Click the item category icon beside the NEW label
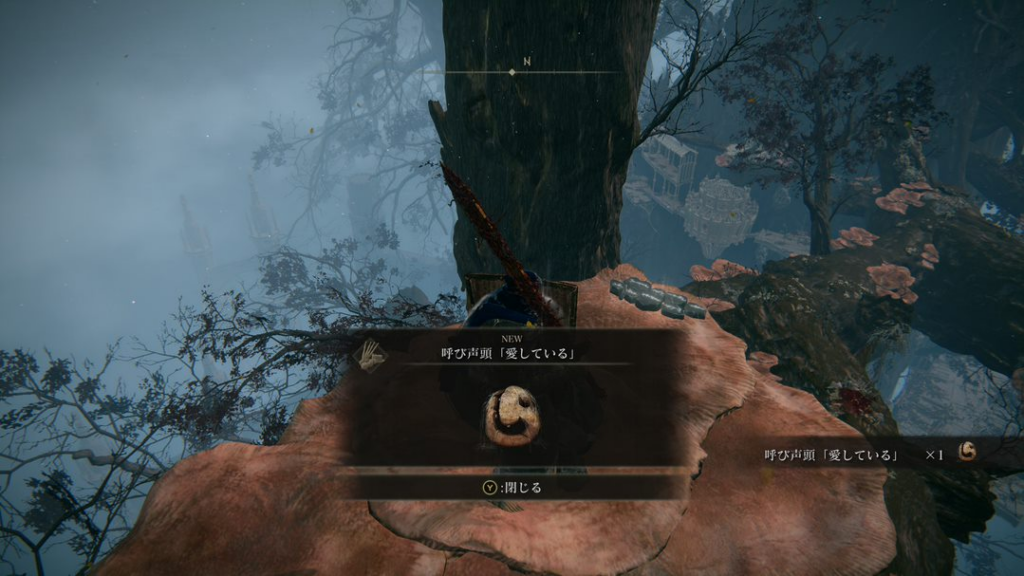Image resolution: width=1024 pixels, height=576 pixels. 372,355
